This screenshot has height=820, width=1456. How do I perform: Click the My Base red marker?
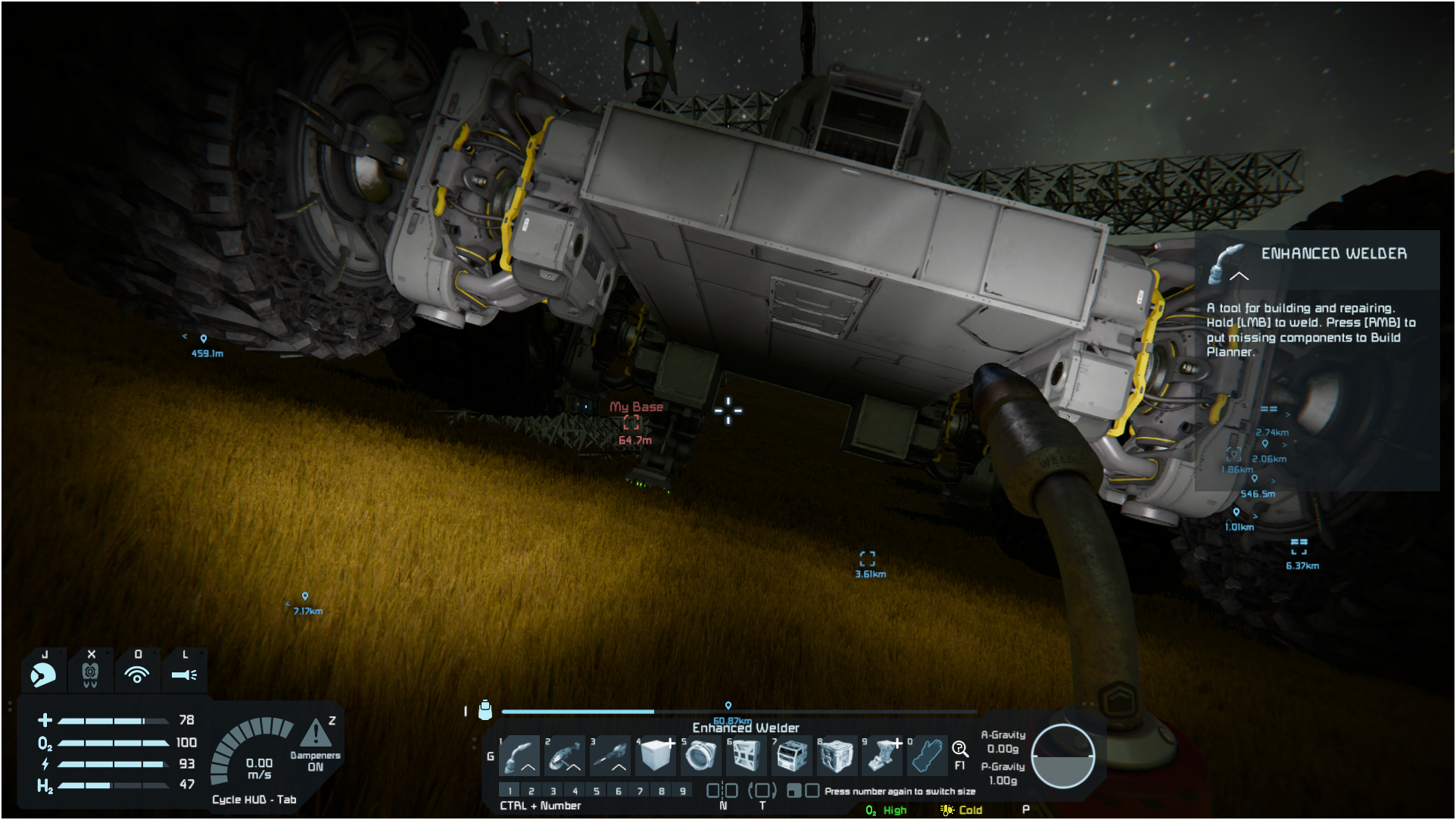[x=631, y=423]
